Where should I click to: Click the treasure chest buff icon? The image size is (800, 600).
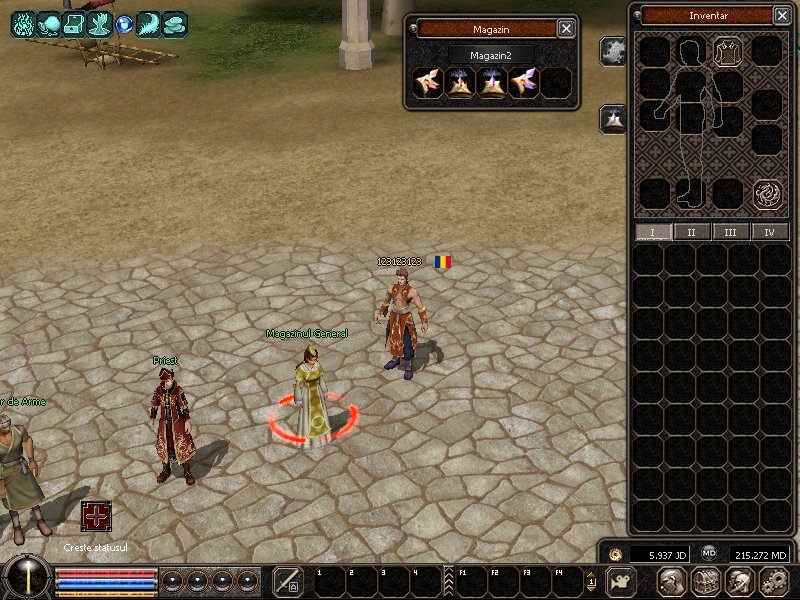73,24
